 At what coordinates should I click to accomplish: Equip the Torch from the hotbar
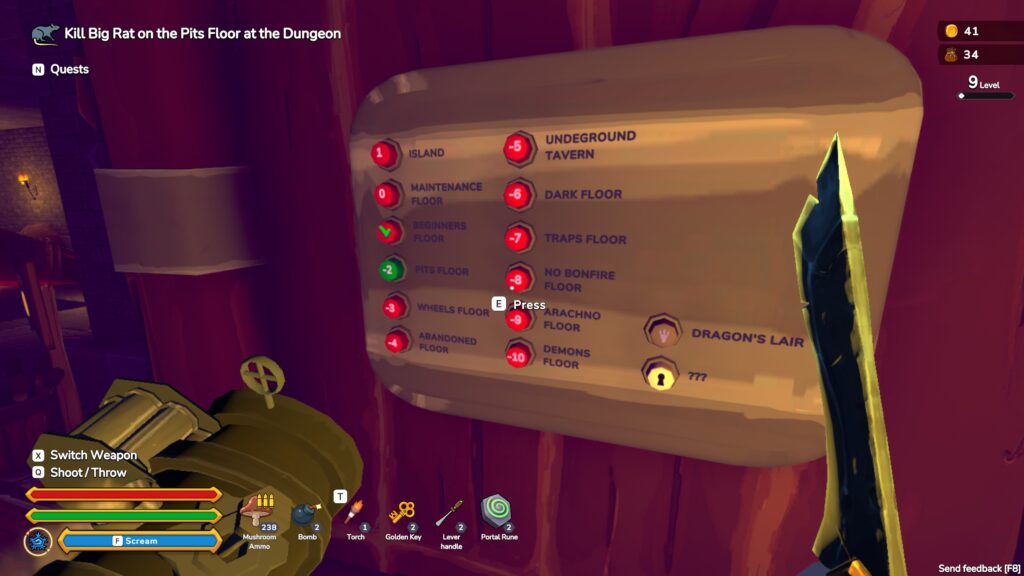(x=355, y=512)
